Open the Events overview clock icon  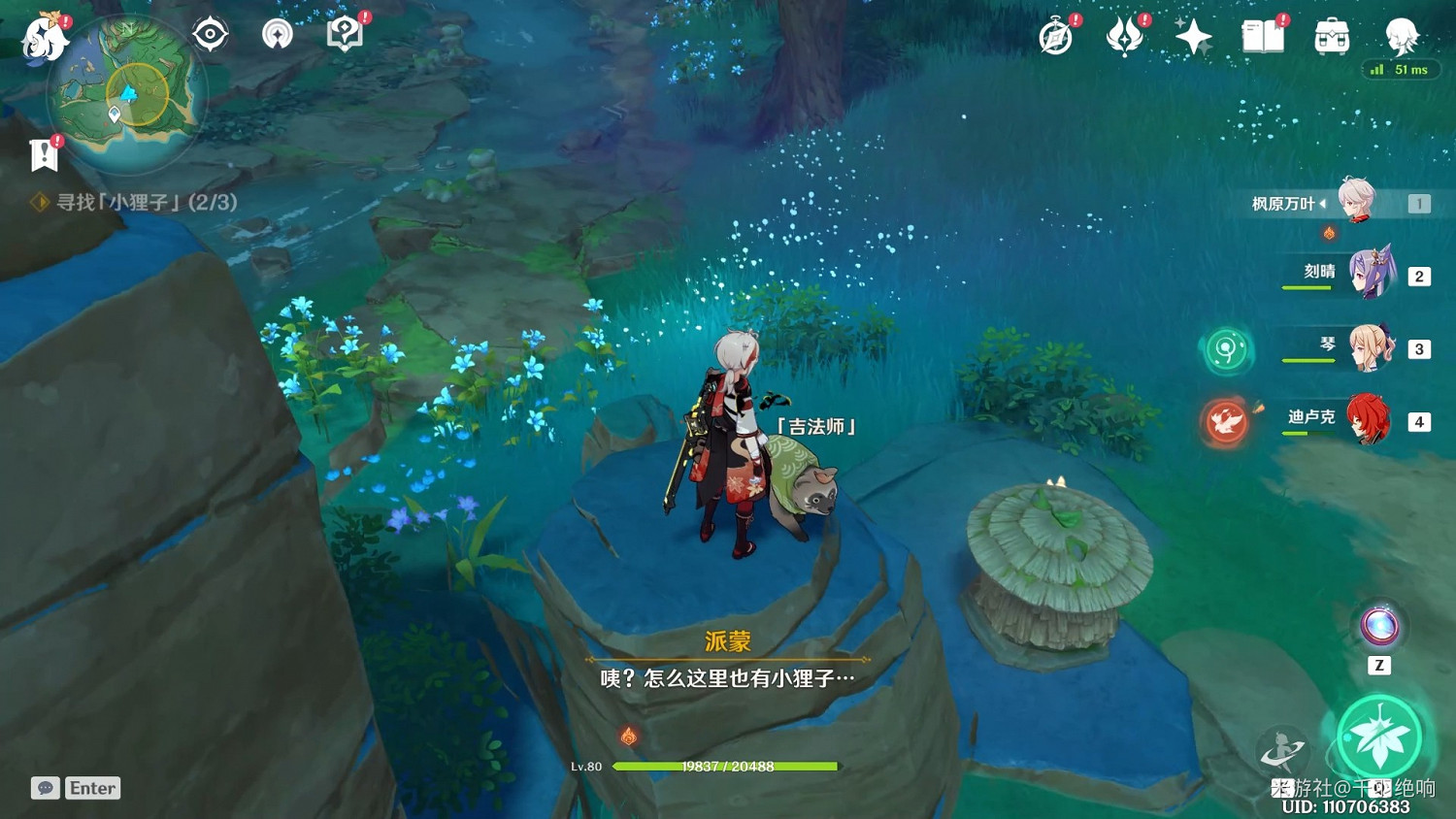[1056, 37]
